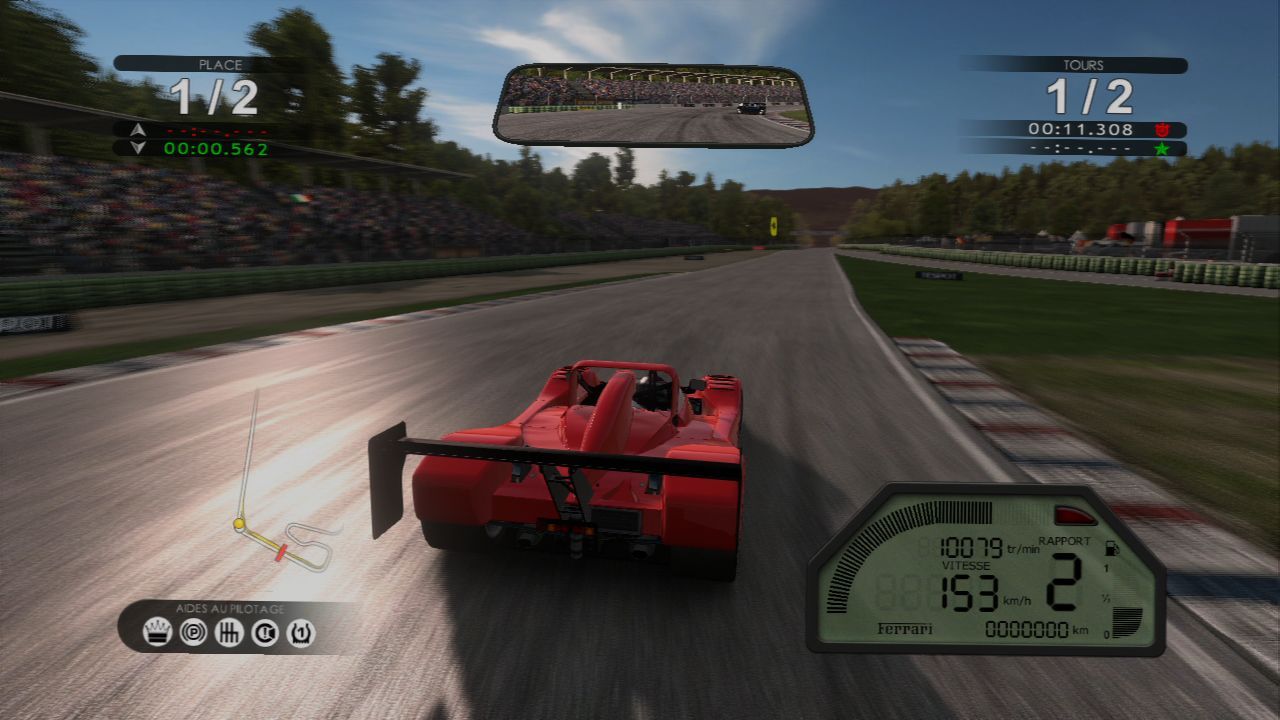The width and height of the screenshot is (1280, 720).
Task: Select the crown driving aid icon
Action: point(156,632)
